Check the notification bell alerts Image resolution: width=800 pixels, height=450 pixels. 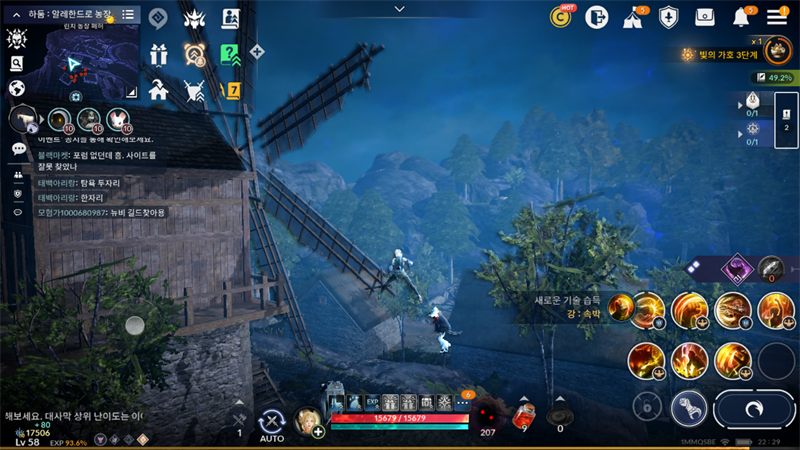coord(742,17)
